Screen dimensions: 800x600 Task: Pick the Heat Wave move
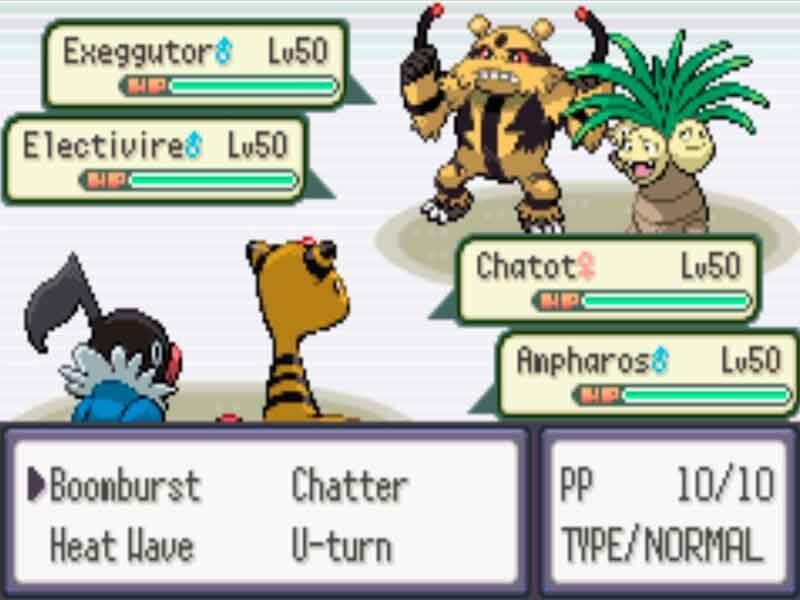pos(121,546)
